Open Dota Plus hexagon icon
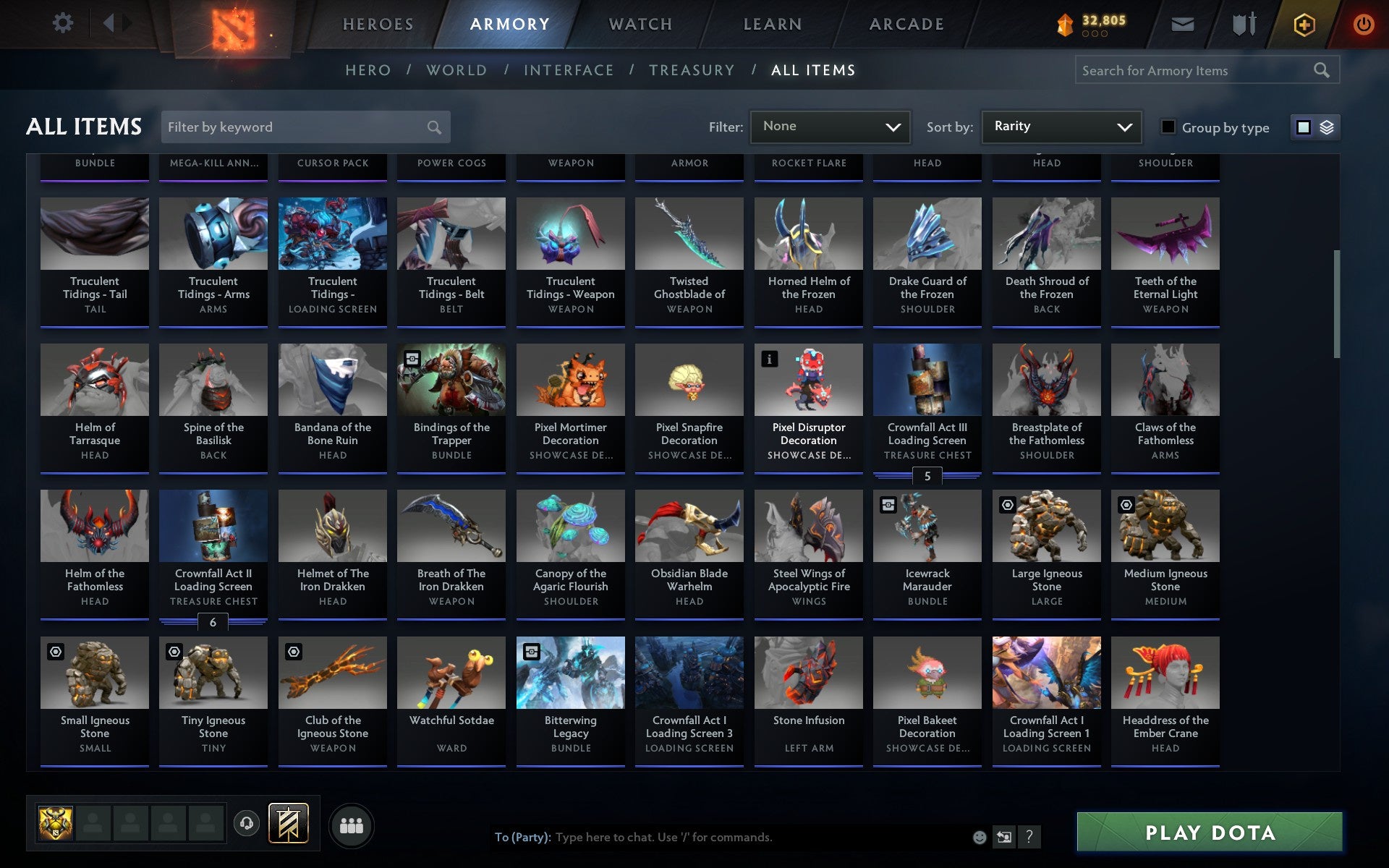The image size is (1389, 868). tap(1303, 24)
